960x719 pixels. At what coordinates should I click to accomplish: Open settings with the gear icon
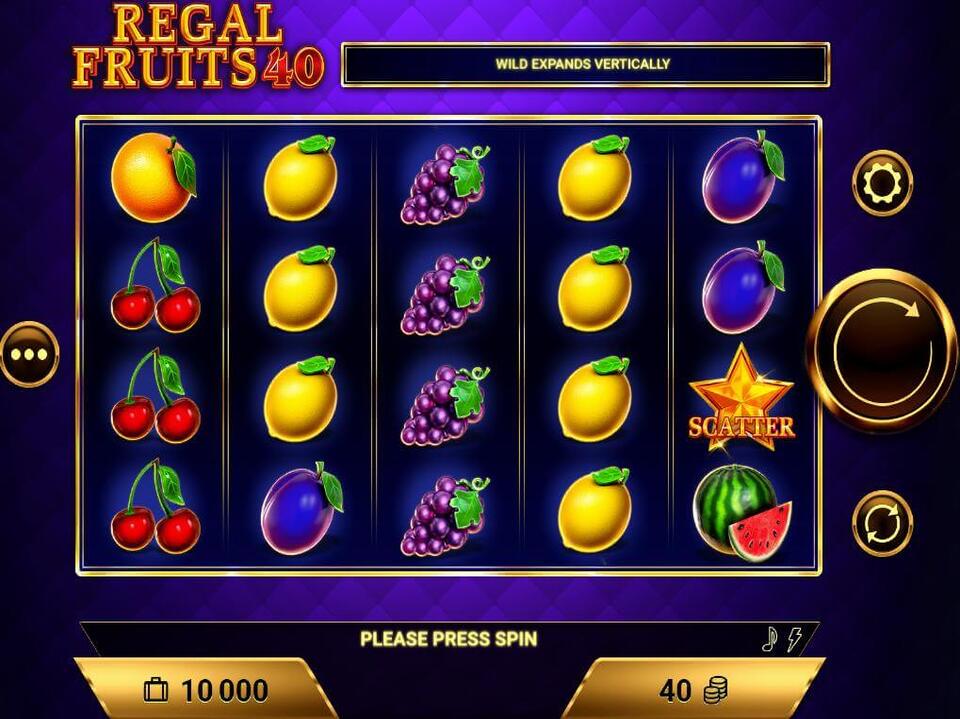(882, 183)
